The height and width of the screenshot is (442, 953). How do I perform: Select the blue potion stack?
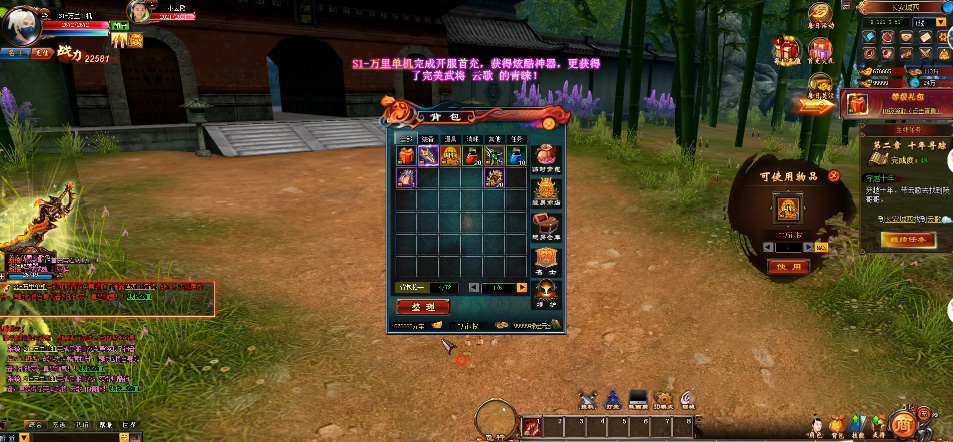click(516, 155)
